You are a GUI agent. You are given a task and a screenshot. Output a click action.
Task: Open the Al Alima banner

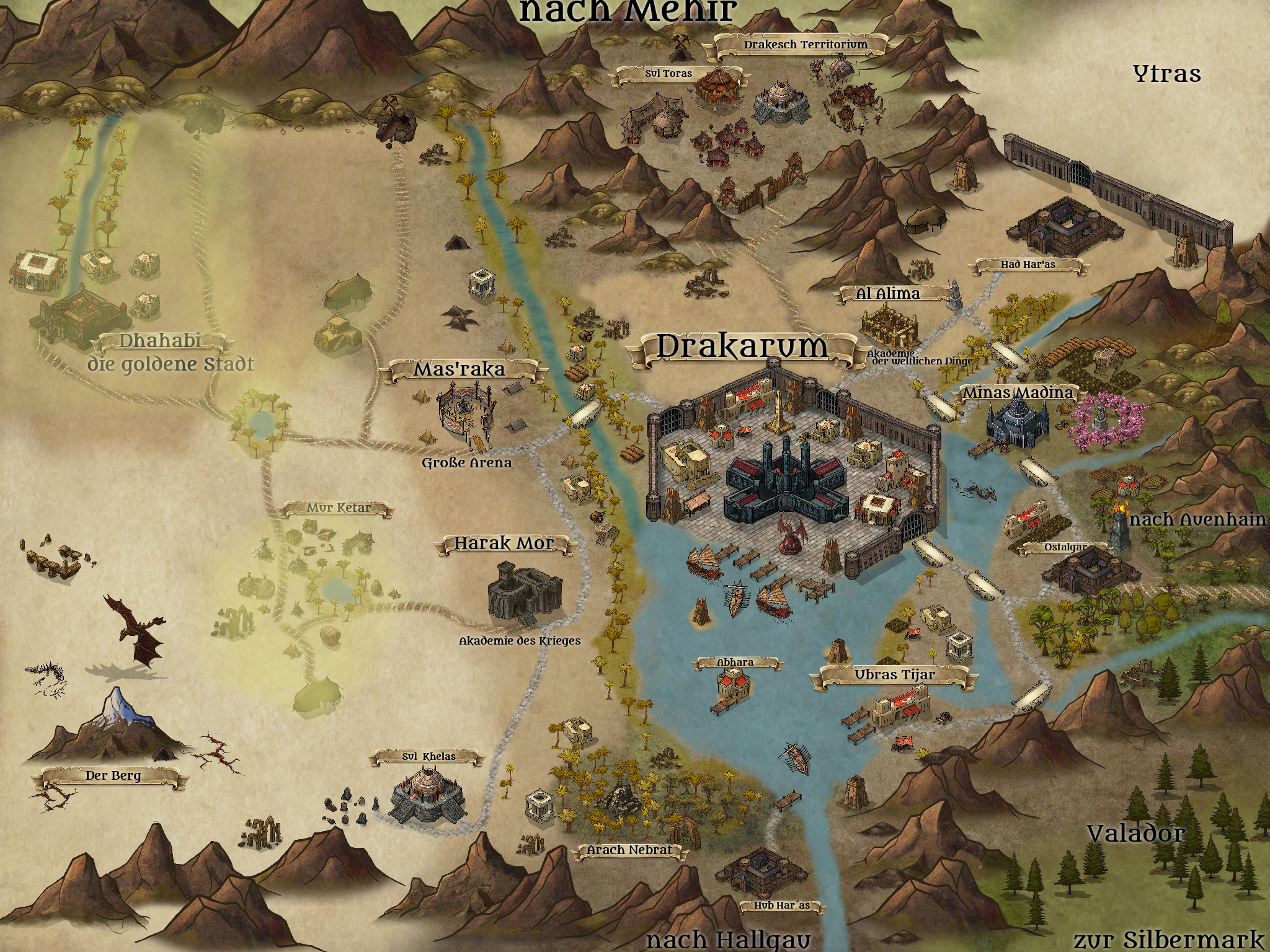coord(888,293)
